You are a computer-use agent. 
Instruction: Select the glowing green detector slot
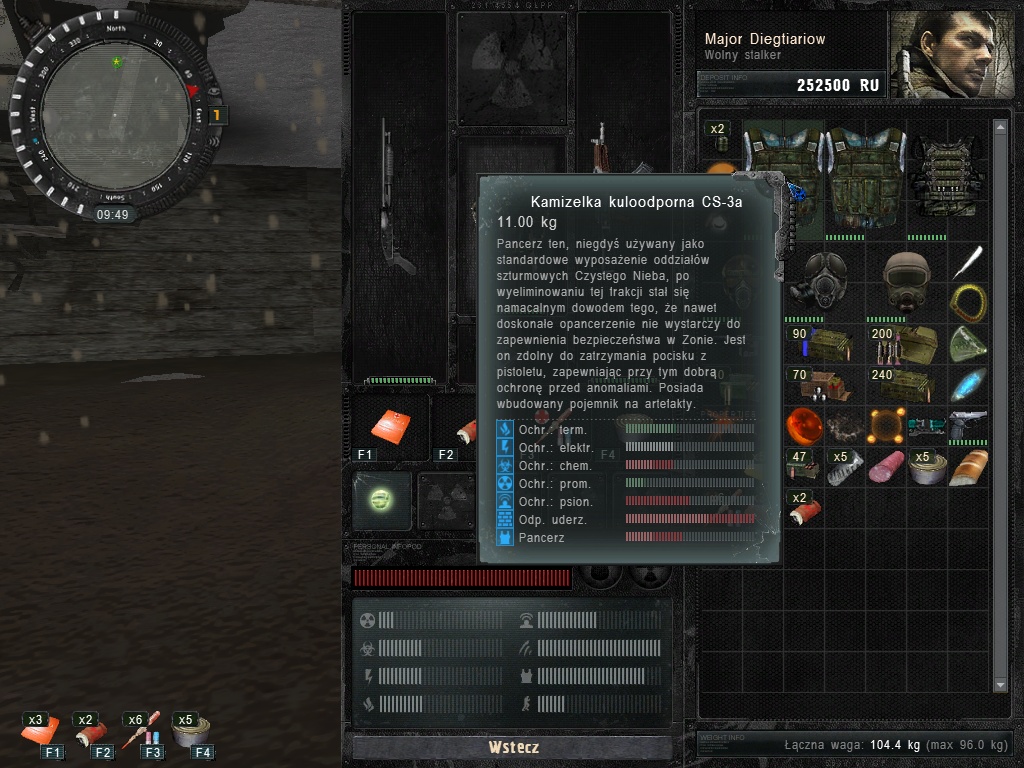click(x=381, y=498)
